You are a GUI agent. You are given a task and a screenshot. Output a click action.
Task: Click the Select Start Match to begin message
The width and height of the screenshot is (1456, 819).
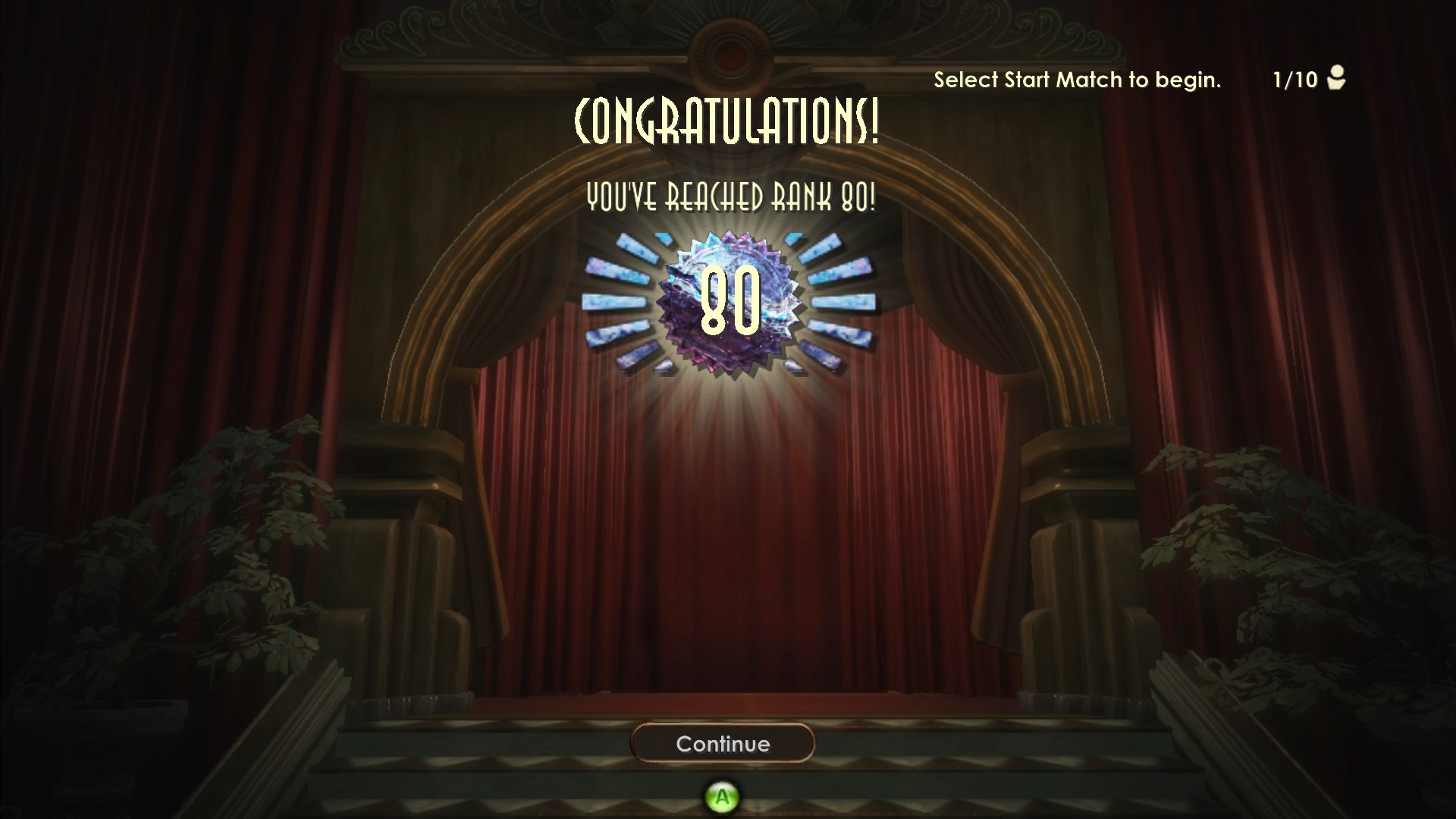tap(1078, 80)
